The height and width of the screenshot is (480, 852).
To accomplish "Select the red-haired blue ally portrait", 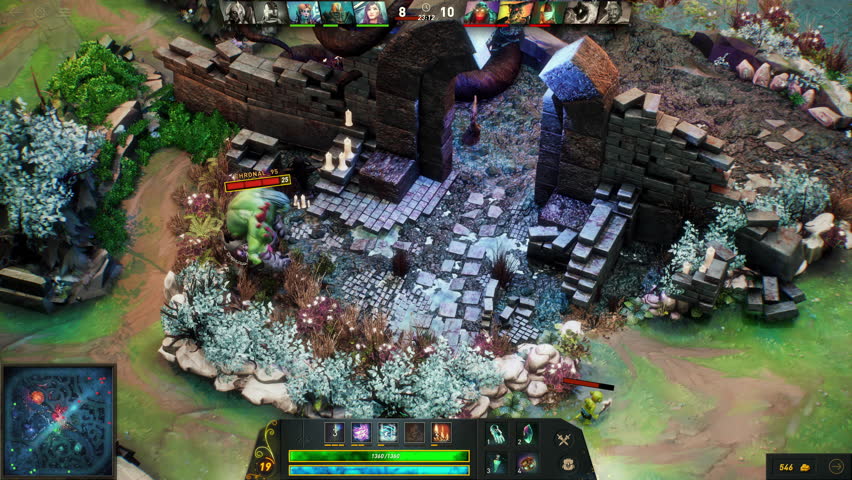I will (303, 12).
